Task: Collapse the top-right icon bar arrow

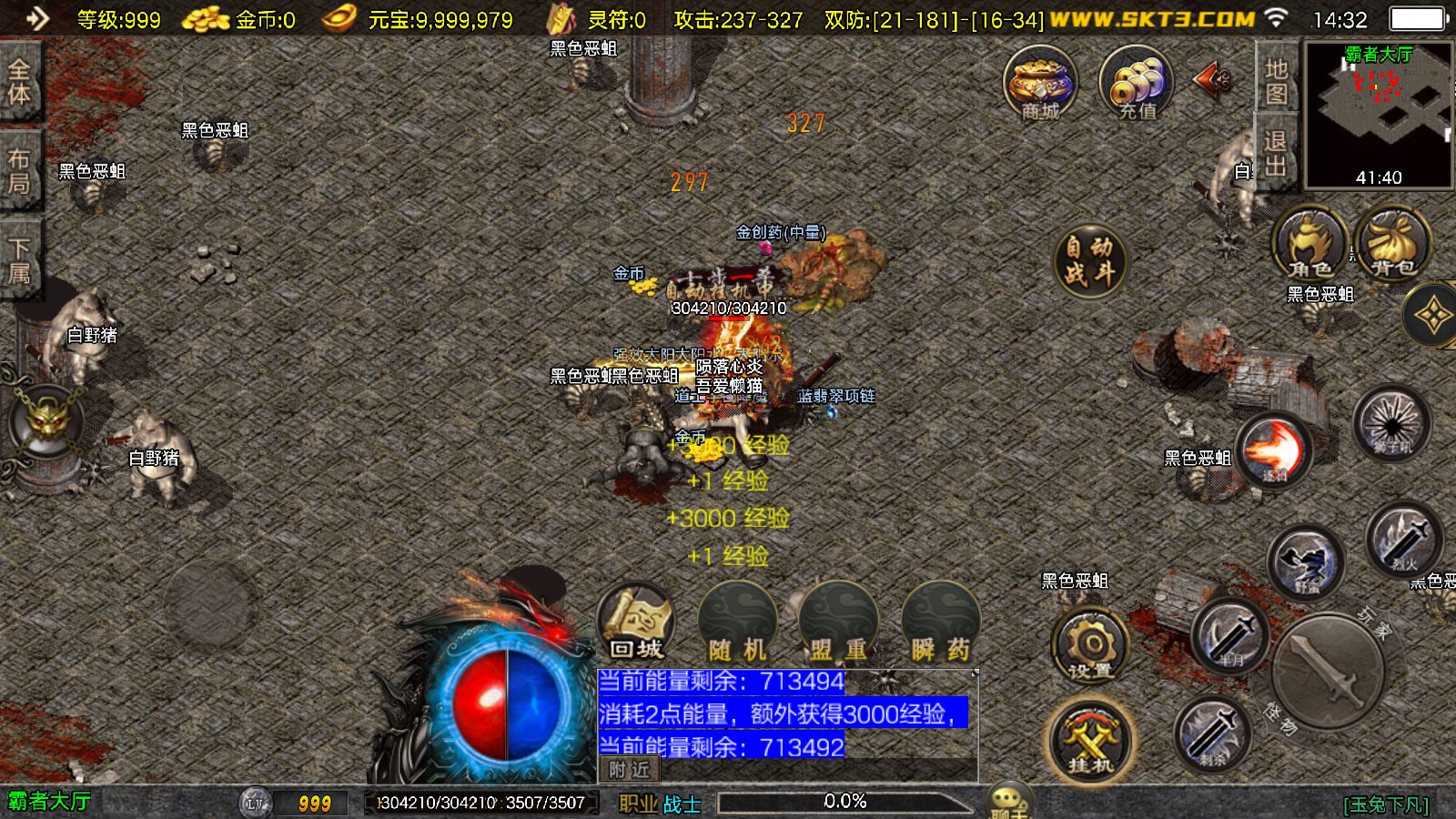Action: tap(1208, 81)
